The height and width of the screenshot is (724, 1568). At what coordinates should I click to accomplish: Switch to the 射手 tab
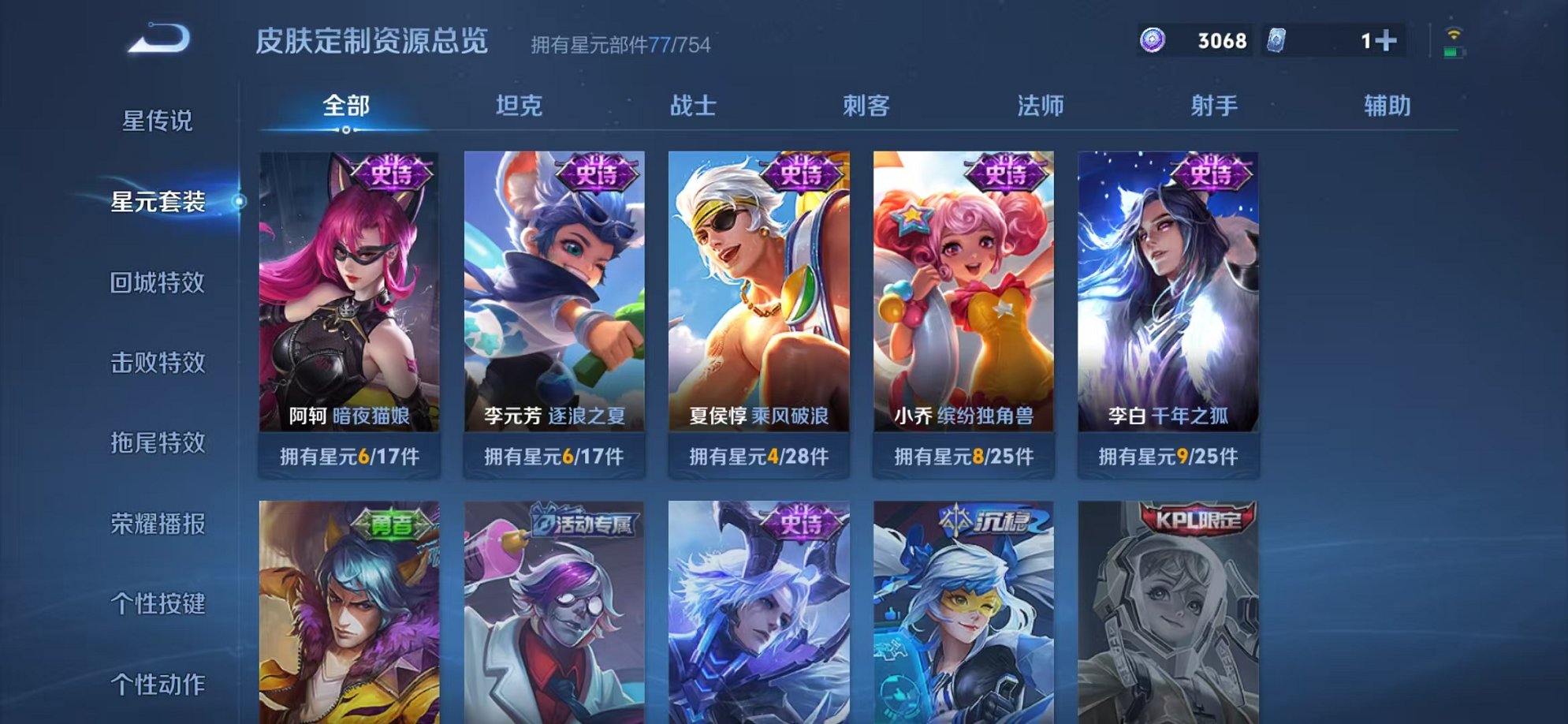click(x=1215, y=106)
